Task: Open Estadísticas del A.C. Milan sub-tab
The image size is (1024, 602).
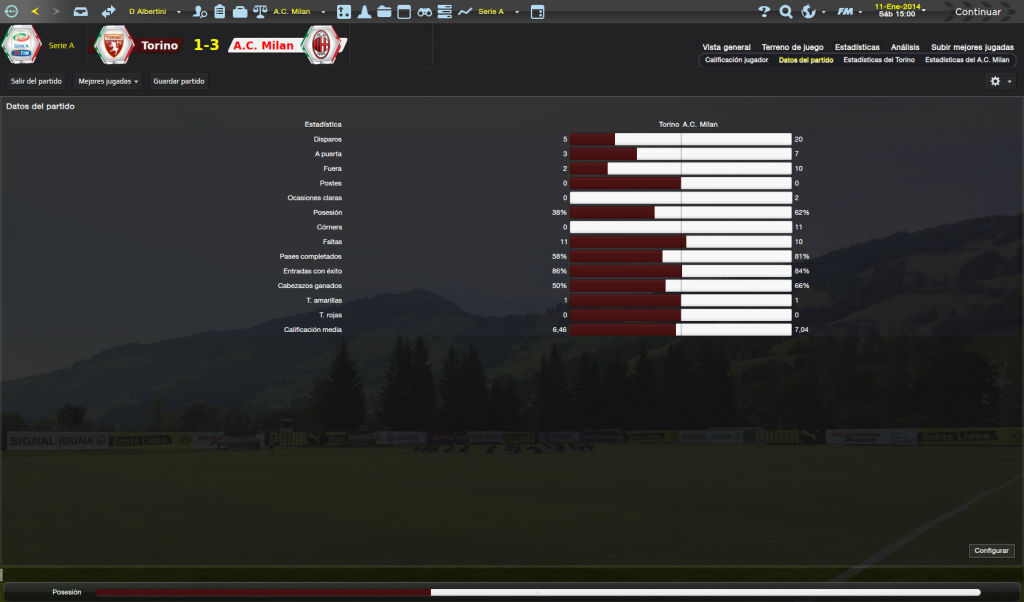Action: pyautogui.click(x=967, y=60)
